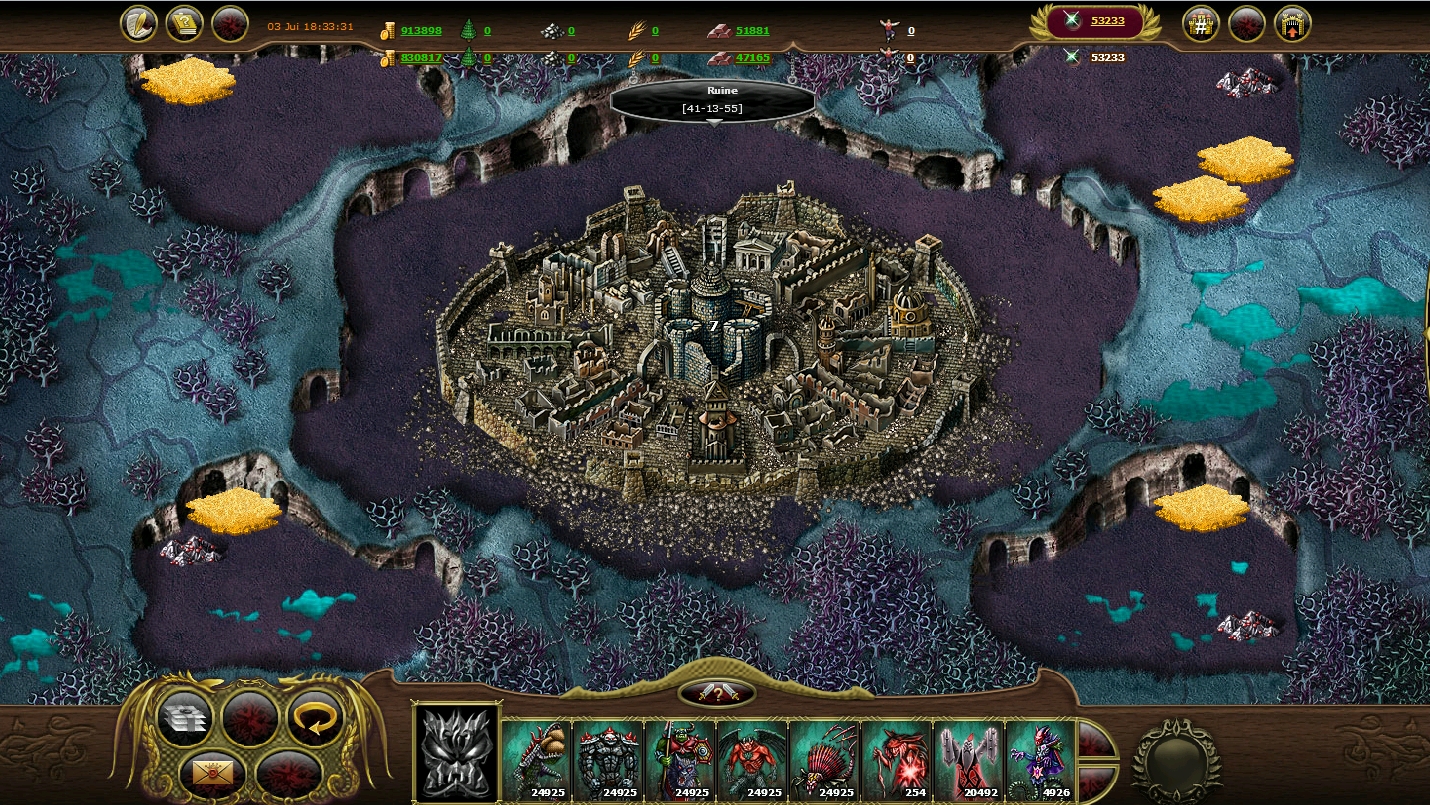
Task: Open the feather quill icon menu
Action: tap(139, 24)
